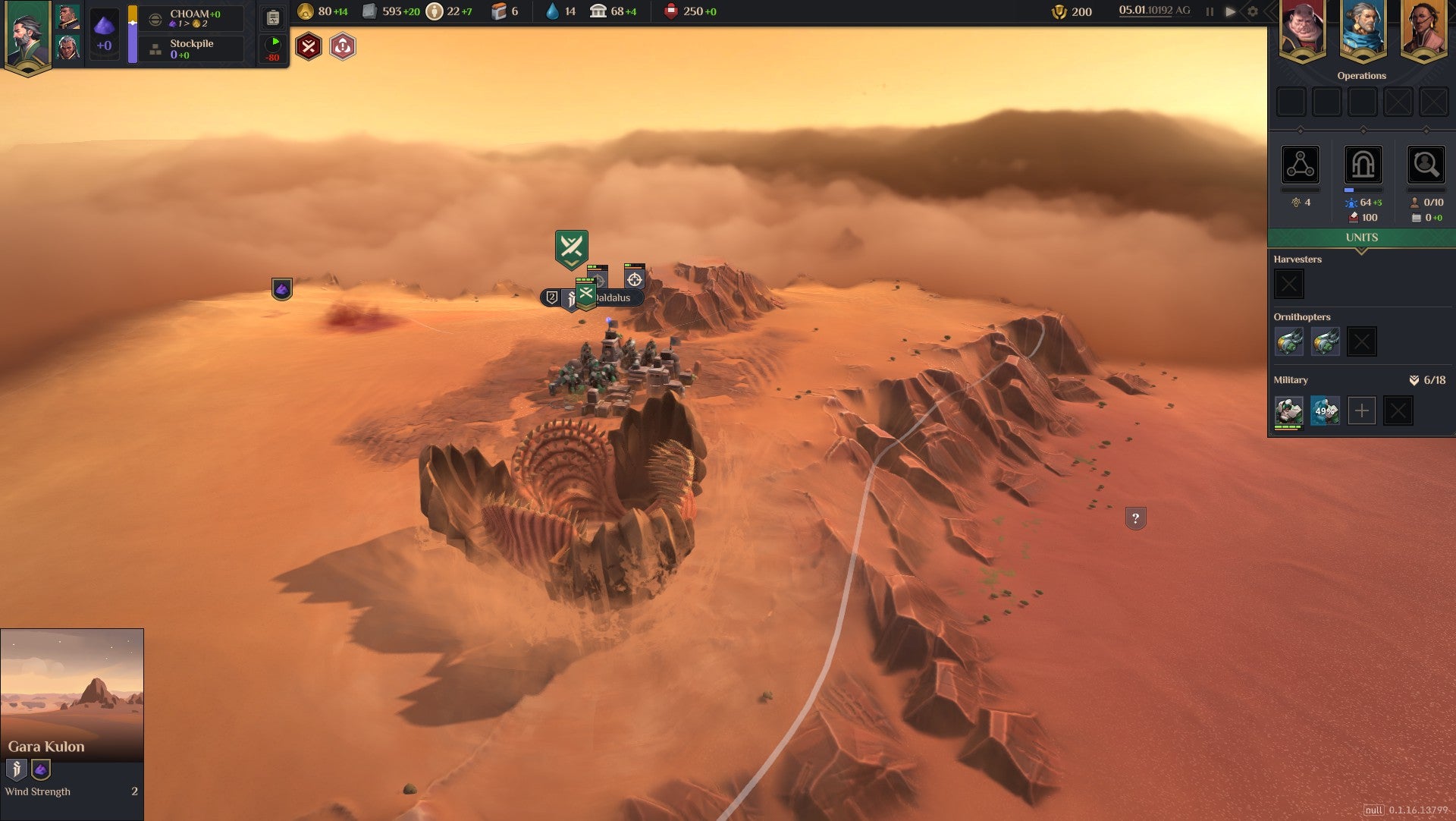
Task: Open the green-robed player leader portrait
Action: 27,35
